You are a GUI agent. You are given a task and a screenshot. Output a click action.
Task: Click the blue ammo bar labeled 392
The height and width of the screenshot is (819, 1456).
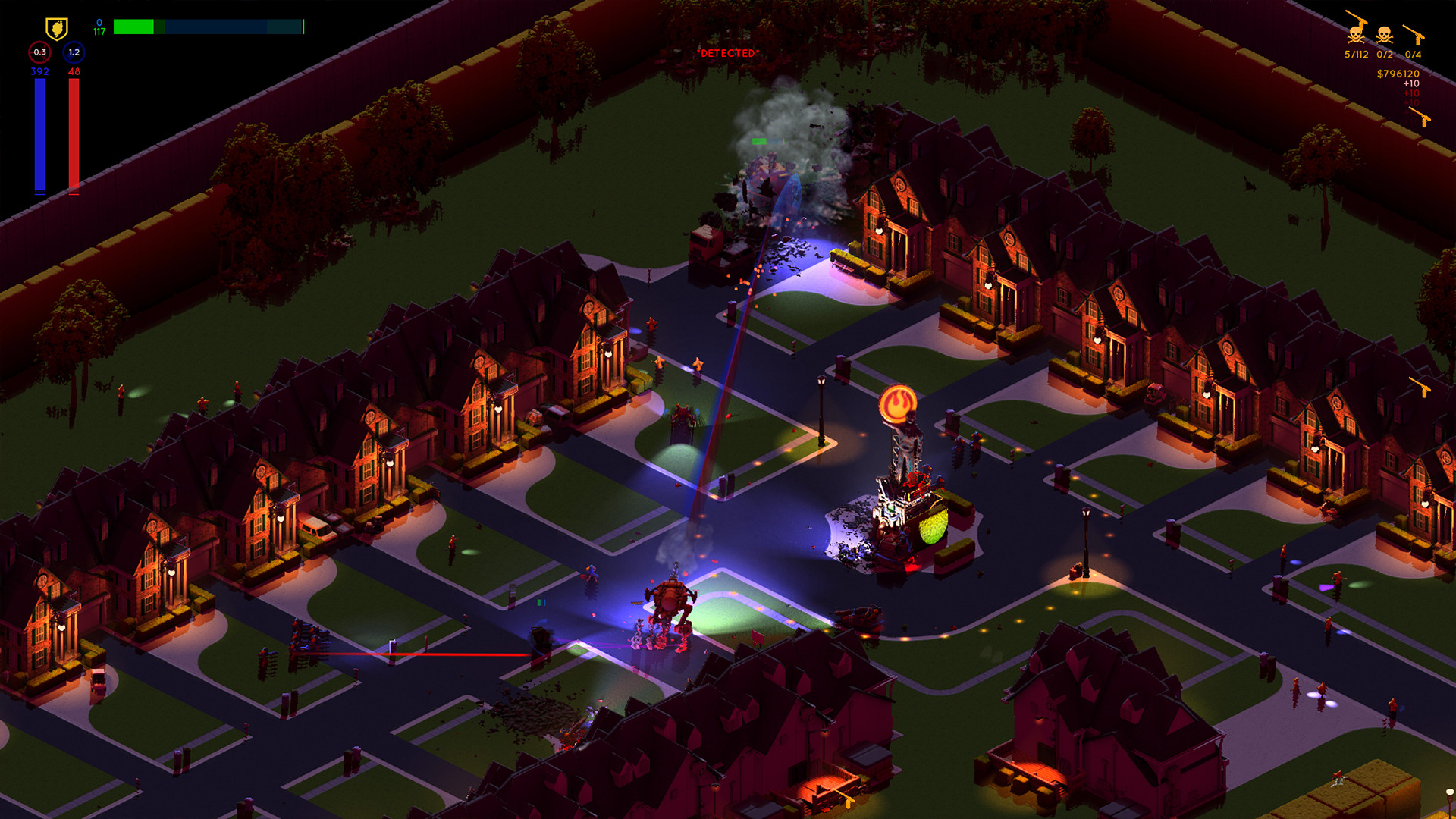pos(39,133)
